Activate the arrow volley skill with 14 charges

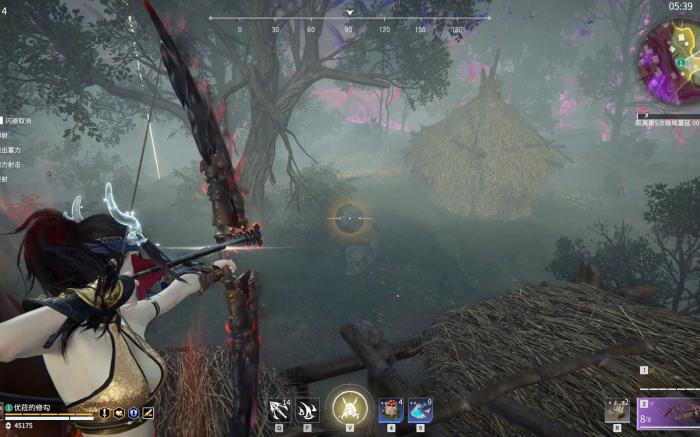(280, 410)
